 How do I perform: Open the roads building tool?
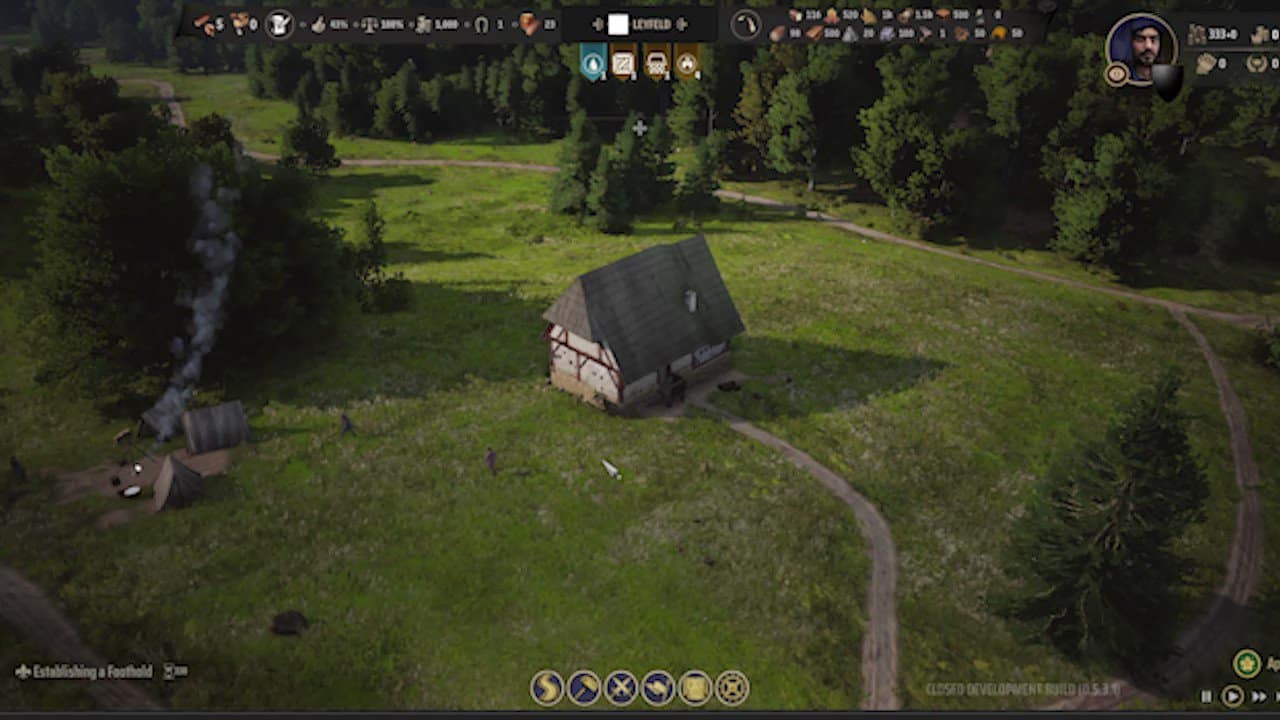545,685
